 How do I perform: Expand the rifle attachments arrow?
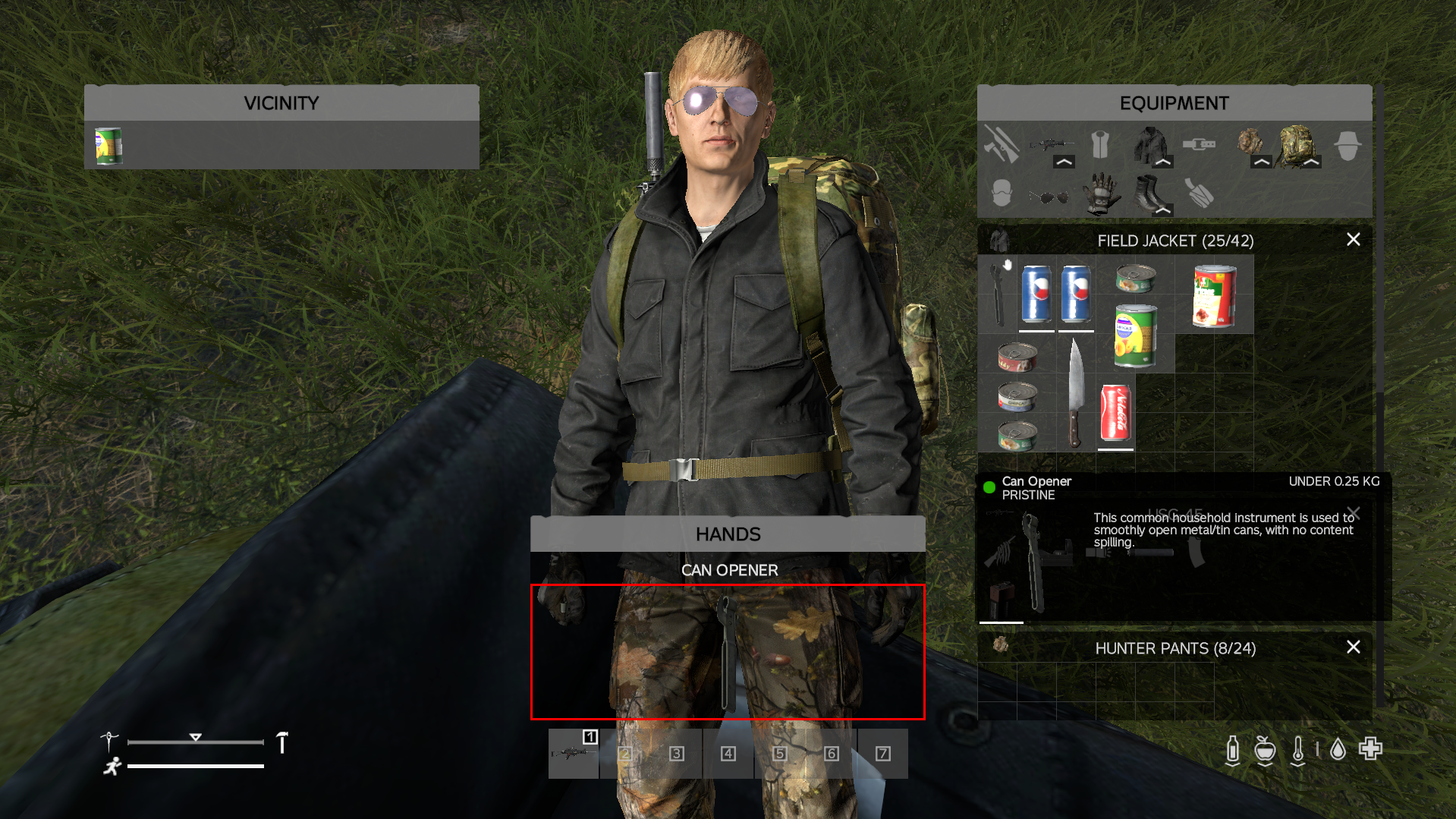point(1064,162)
